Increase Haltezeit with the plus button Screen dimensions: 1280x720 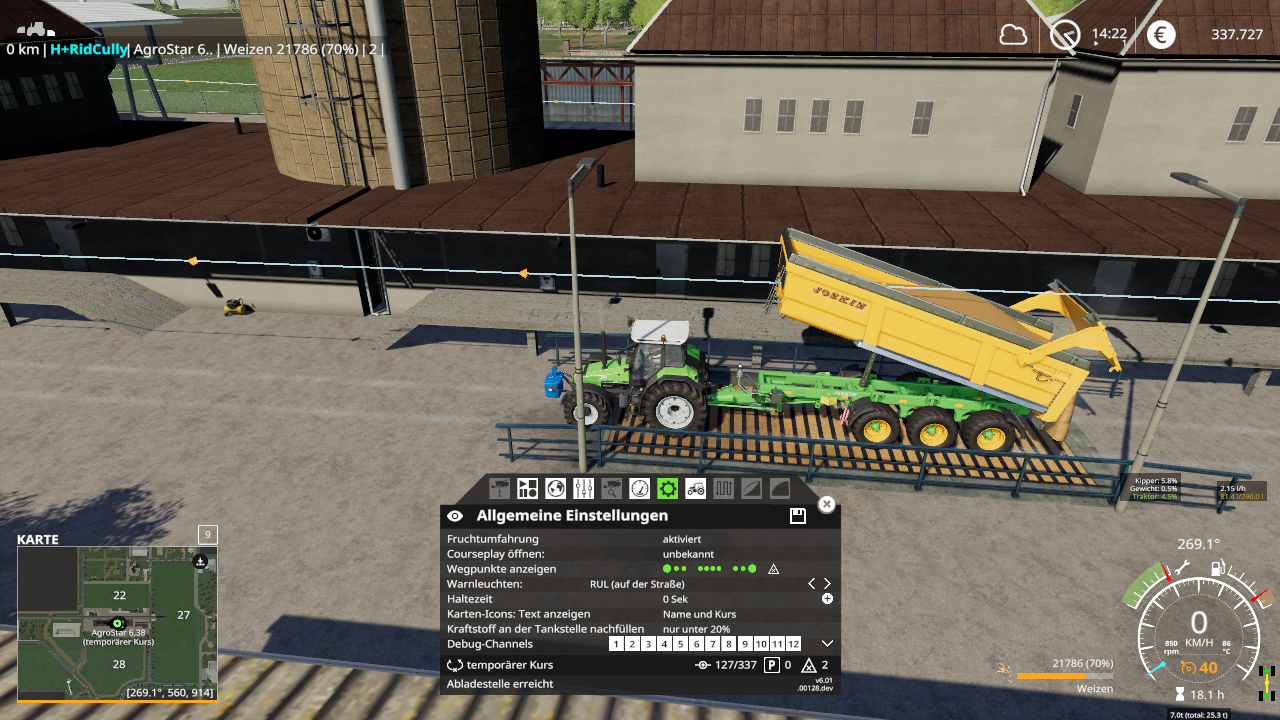(827, 599)
